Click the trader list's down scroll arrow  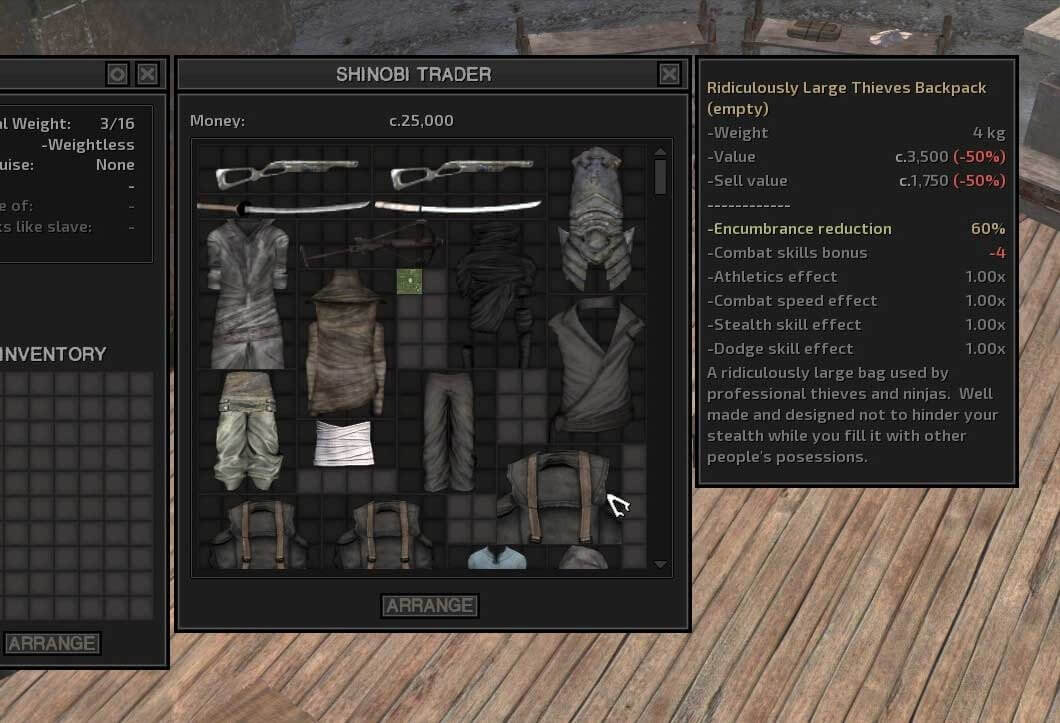point(660,564)
